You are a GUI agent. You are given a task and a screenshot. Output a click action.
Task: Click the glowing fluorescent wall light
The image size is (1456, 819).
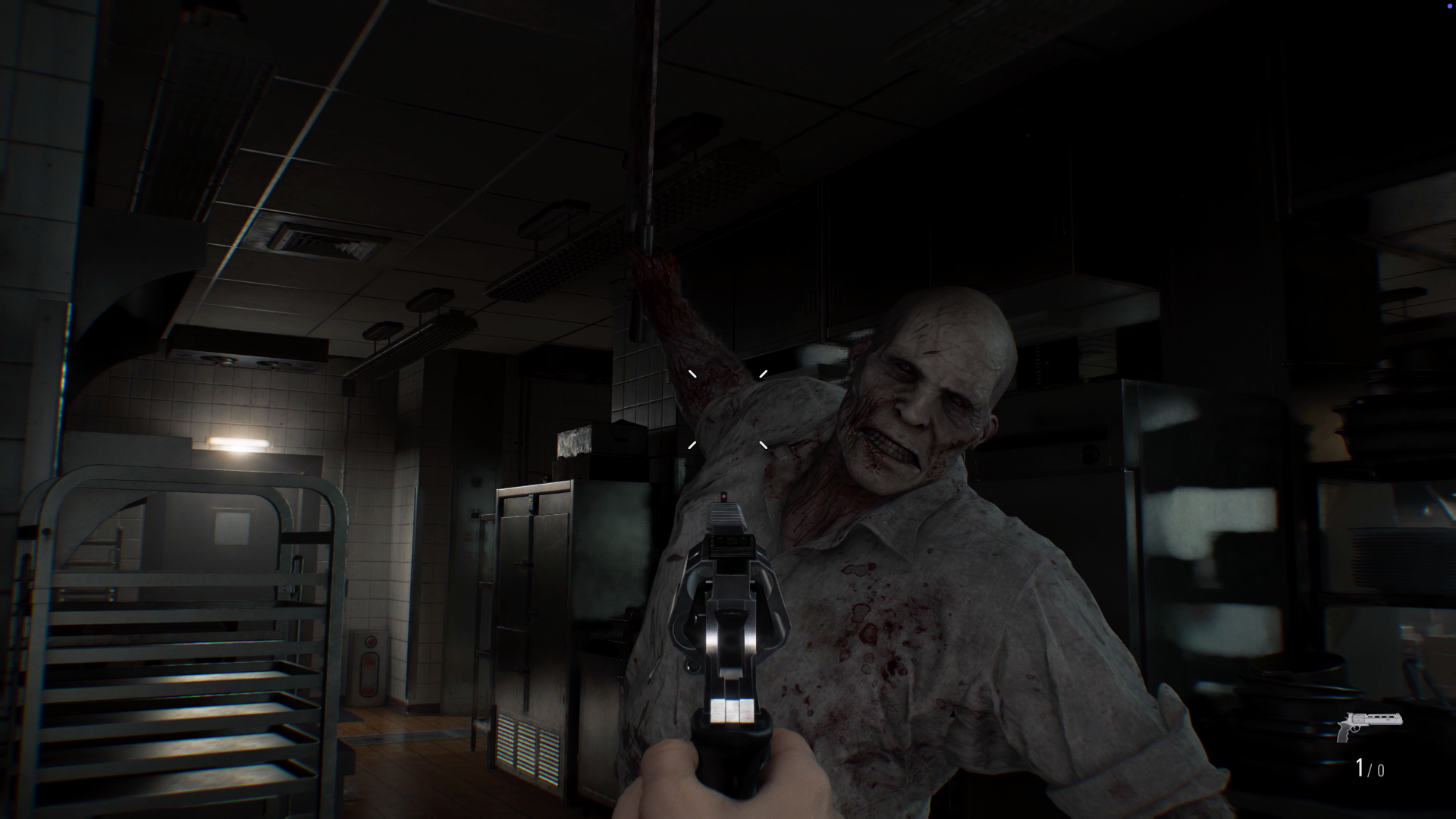pos(239,444)
